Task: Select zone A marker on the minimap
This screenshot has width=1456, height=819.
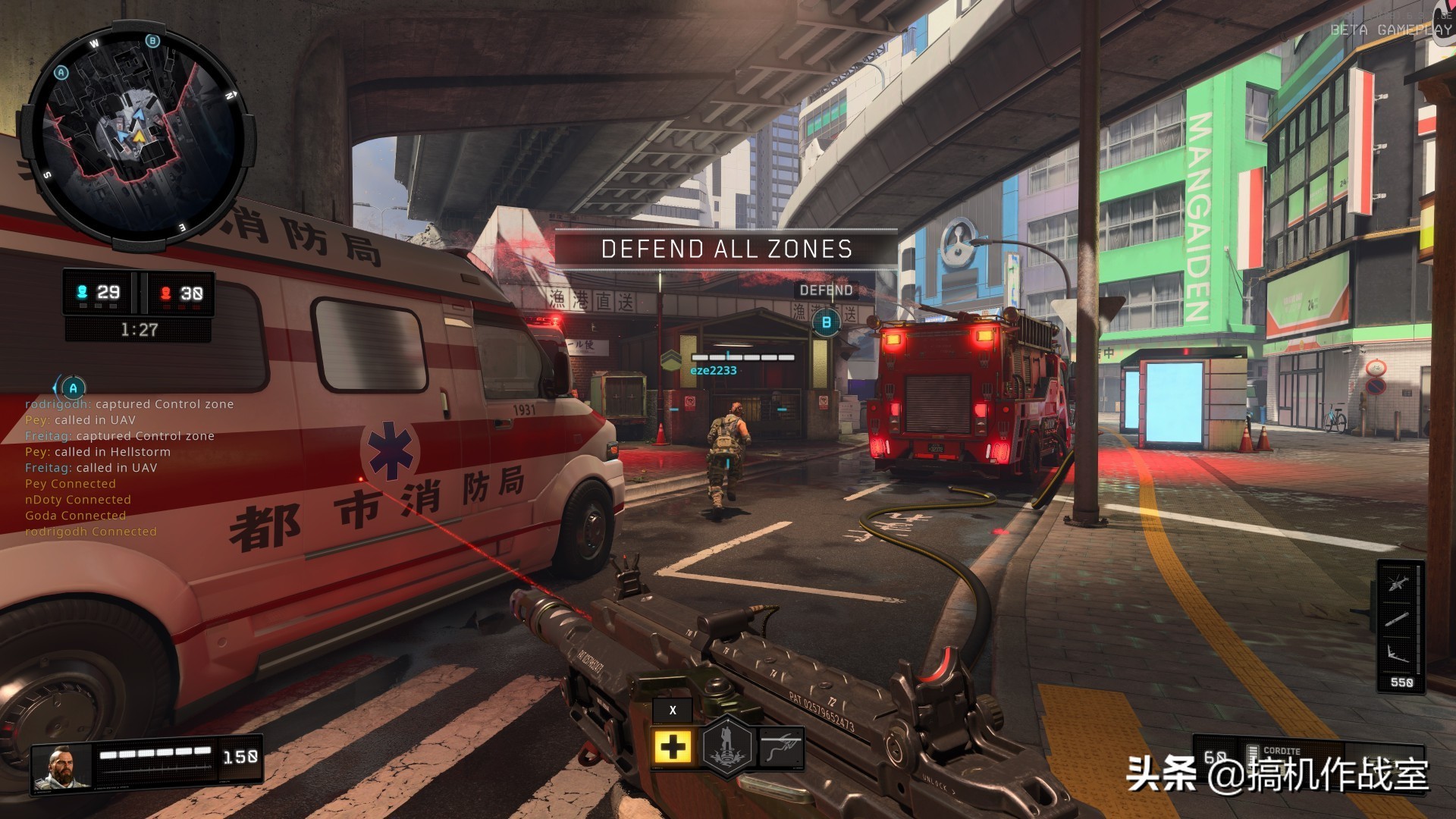Action: 61,73
